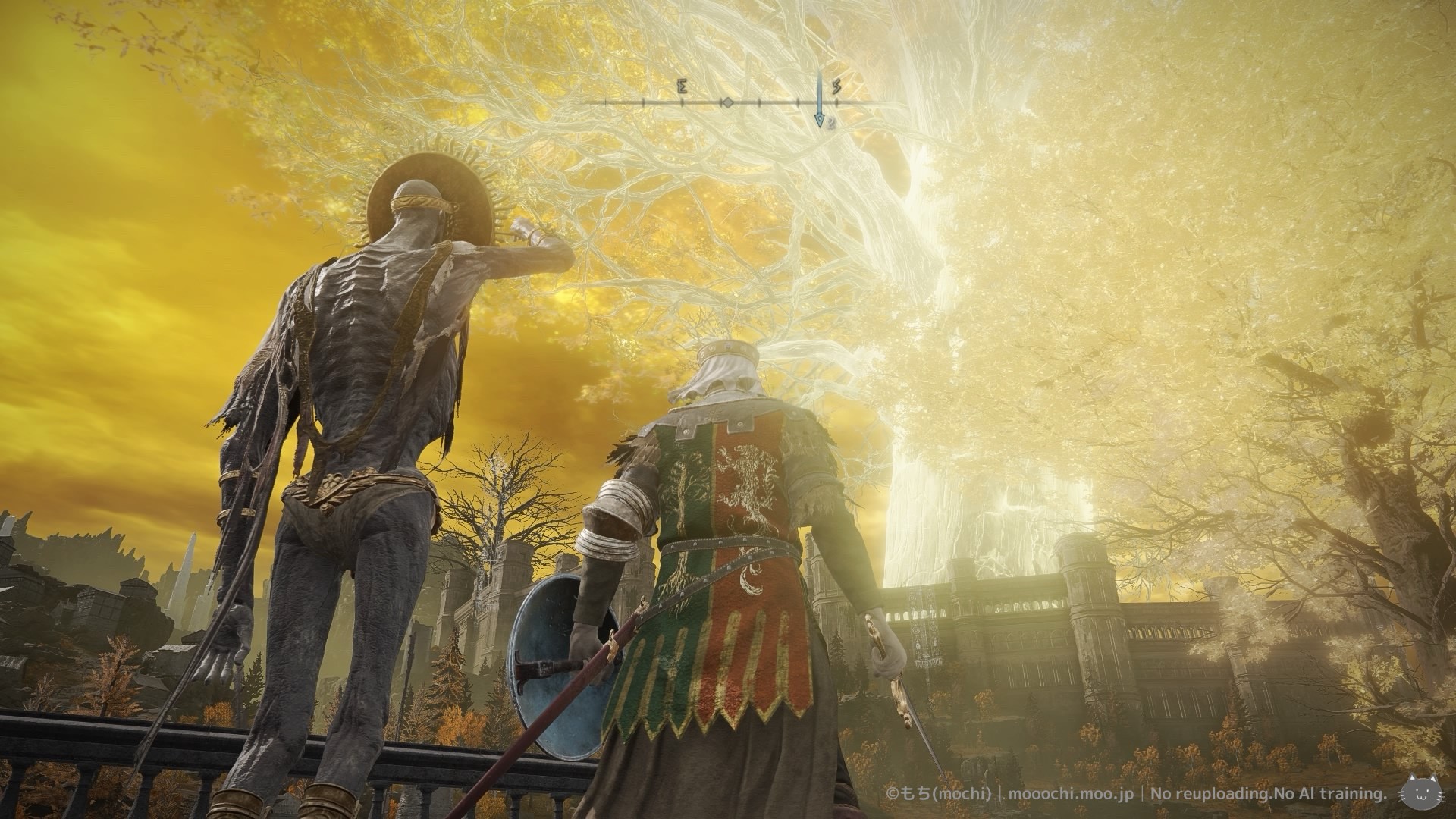Click the East letter on the compass
The width and height of the screenshot is (1456, 819).
(682, 87)
